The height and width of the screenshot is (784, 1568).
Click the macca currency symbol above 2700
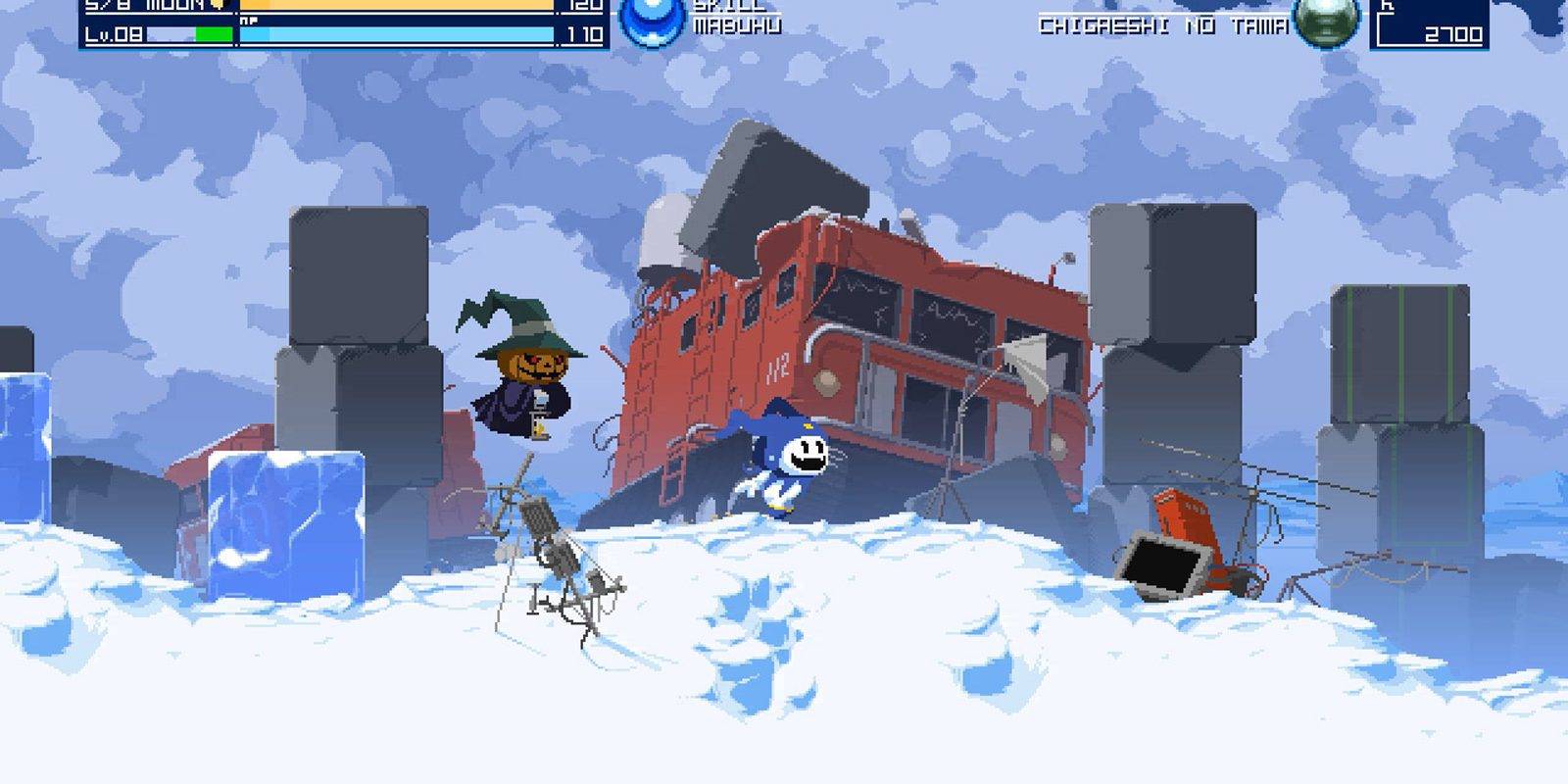point(1388,6)
